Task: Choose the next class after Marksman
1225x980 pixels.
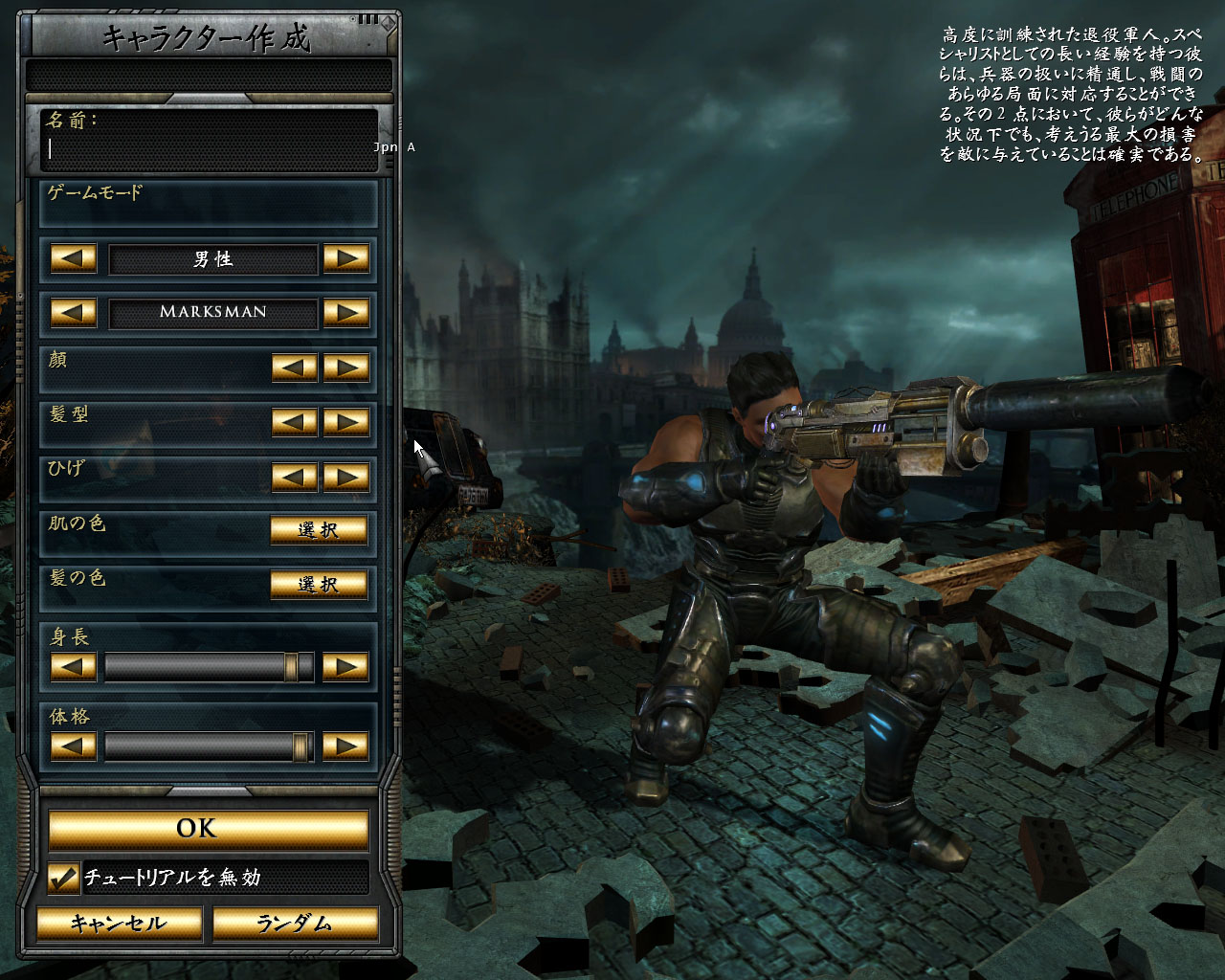Action: 345,312
